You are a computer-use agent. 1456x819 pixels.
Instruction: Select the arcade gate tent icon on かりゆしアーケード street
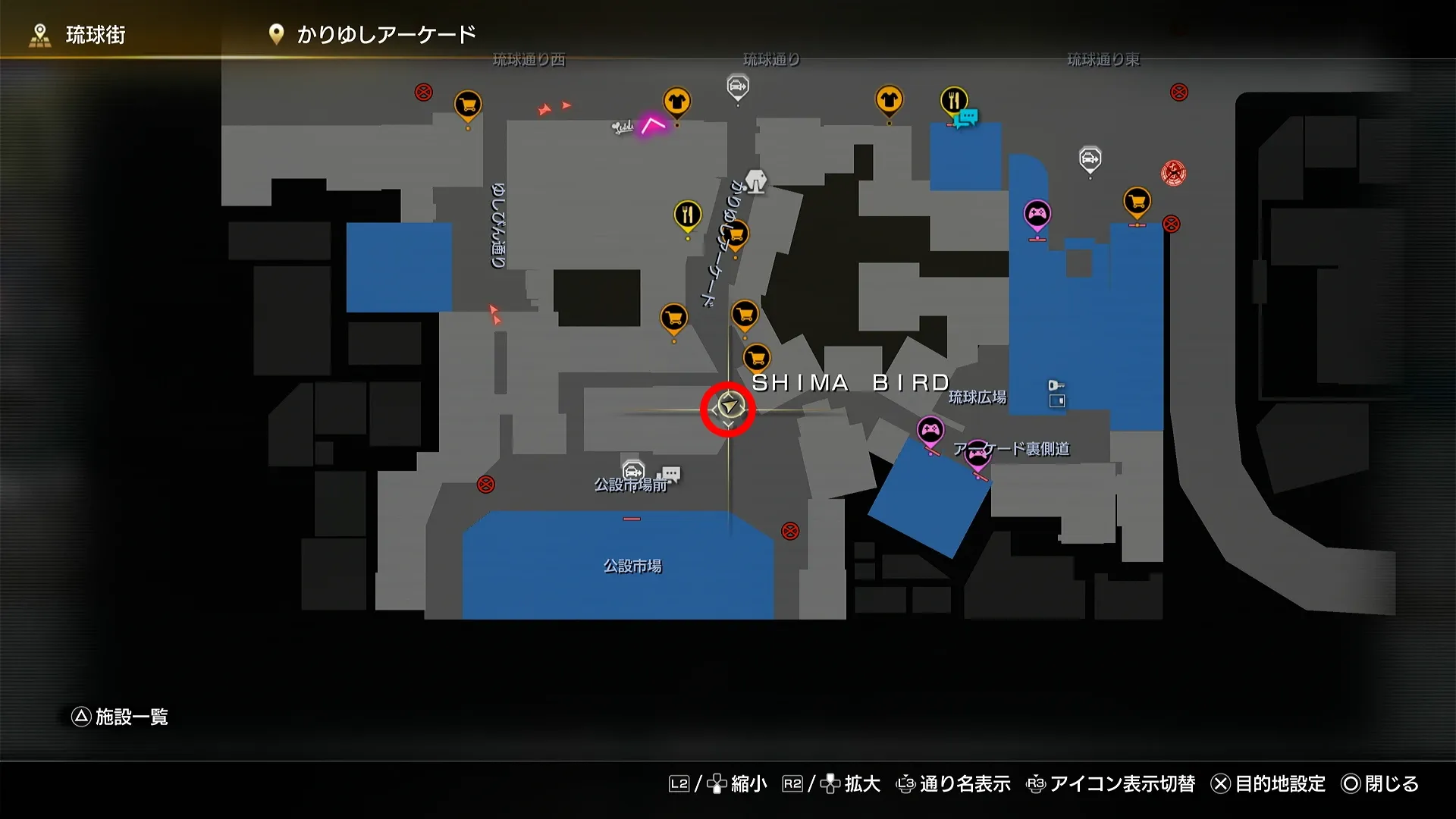tap(756, 180)
